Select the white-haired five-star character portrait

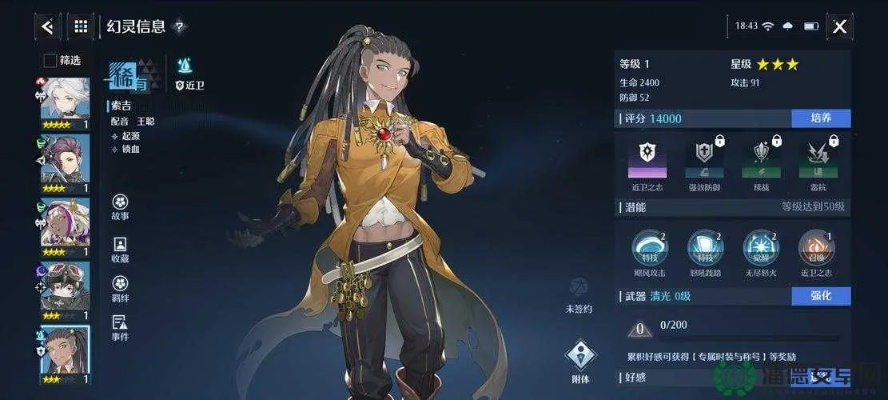click(x=65, y=99)
